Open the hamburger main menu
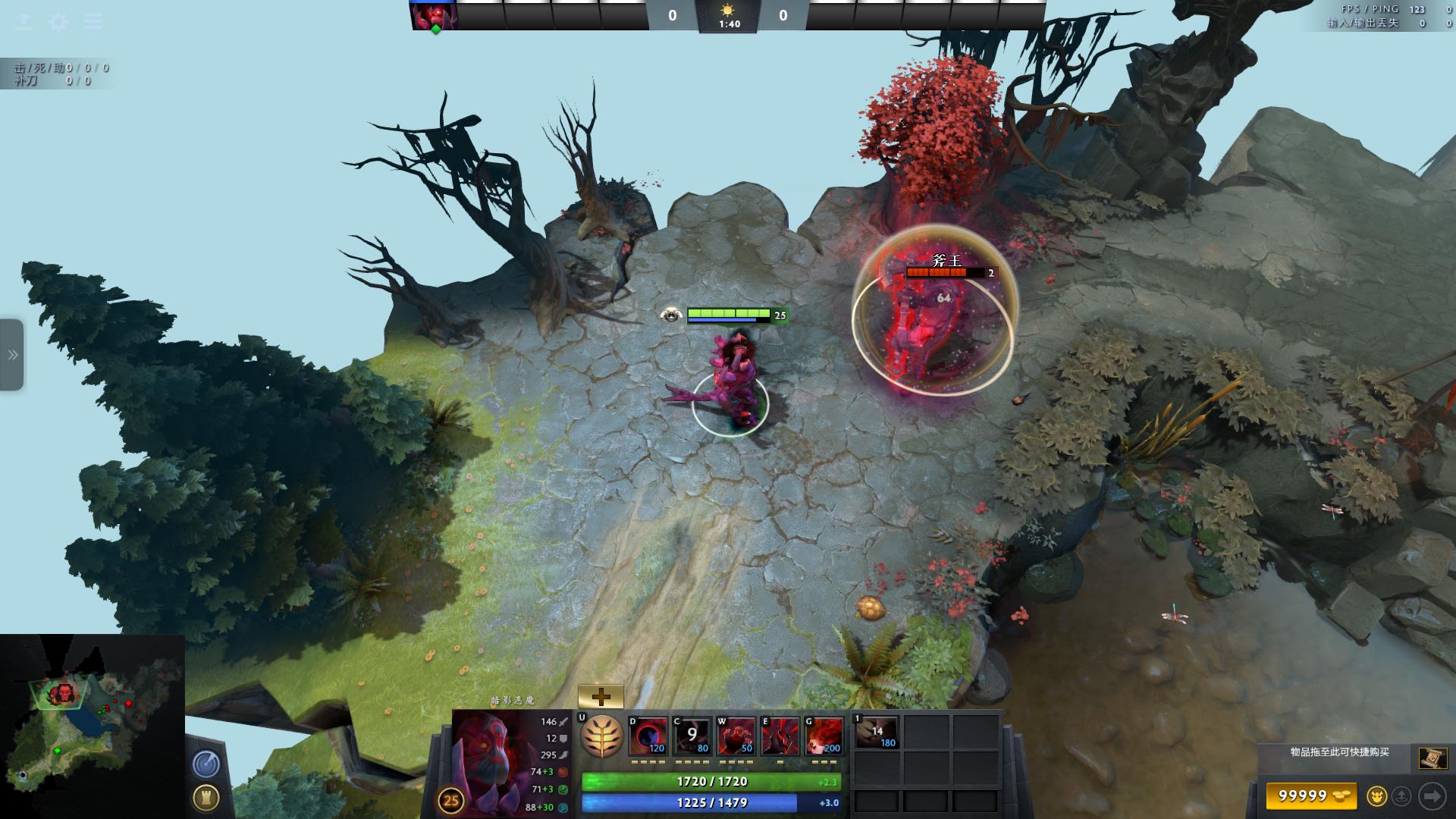The width and height of the screenshot is (1456, 819). pos(93,21)
